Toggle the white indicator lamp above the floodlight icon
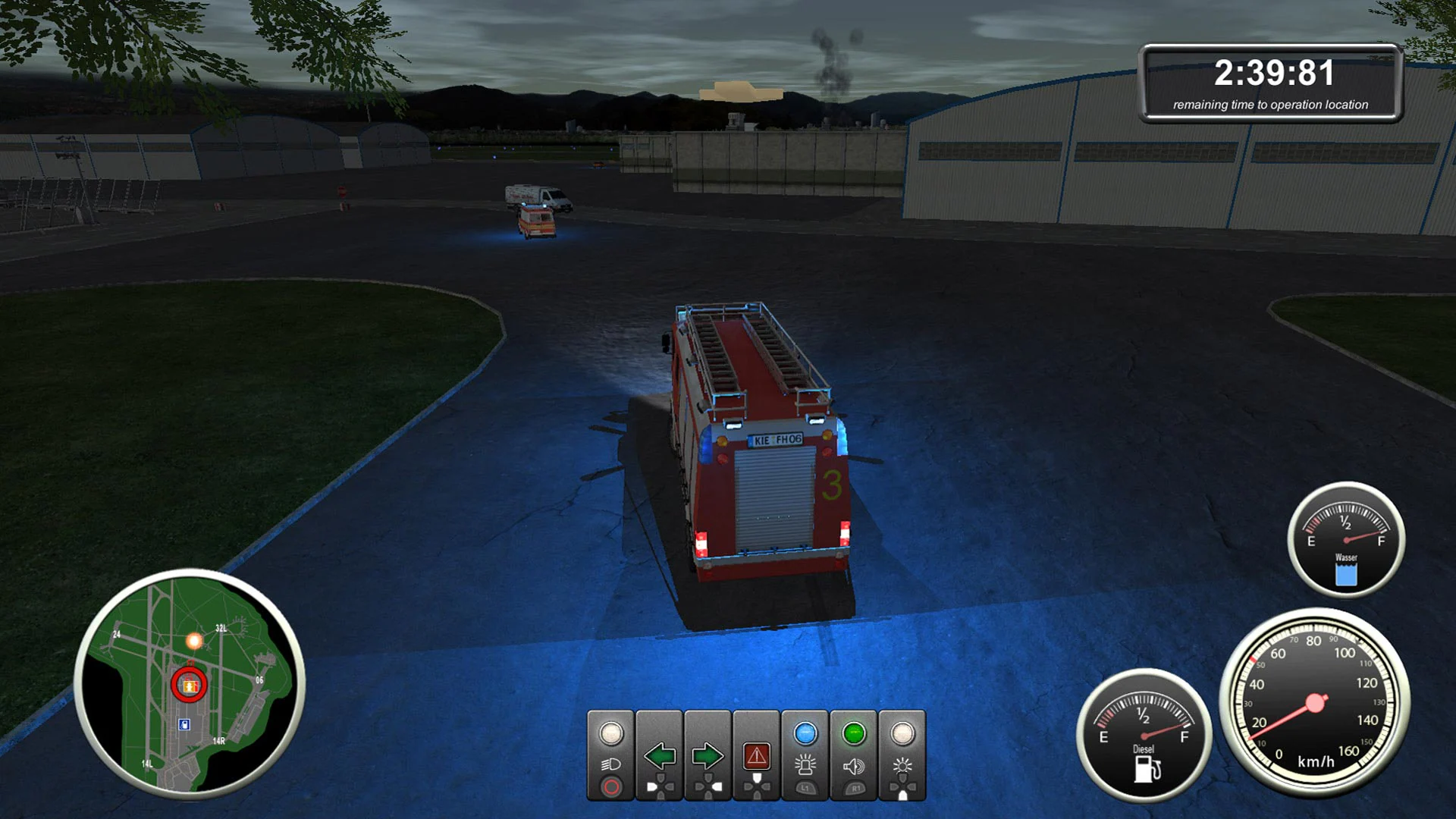 tap(904, 733)
